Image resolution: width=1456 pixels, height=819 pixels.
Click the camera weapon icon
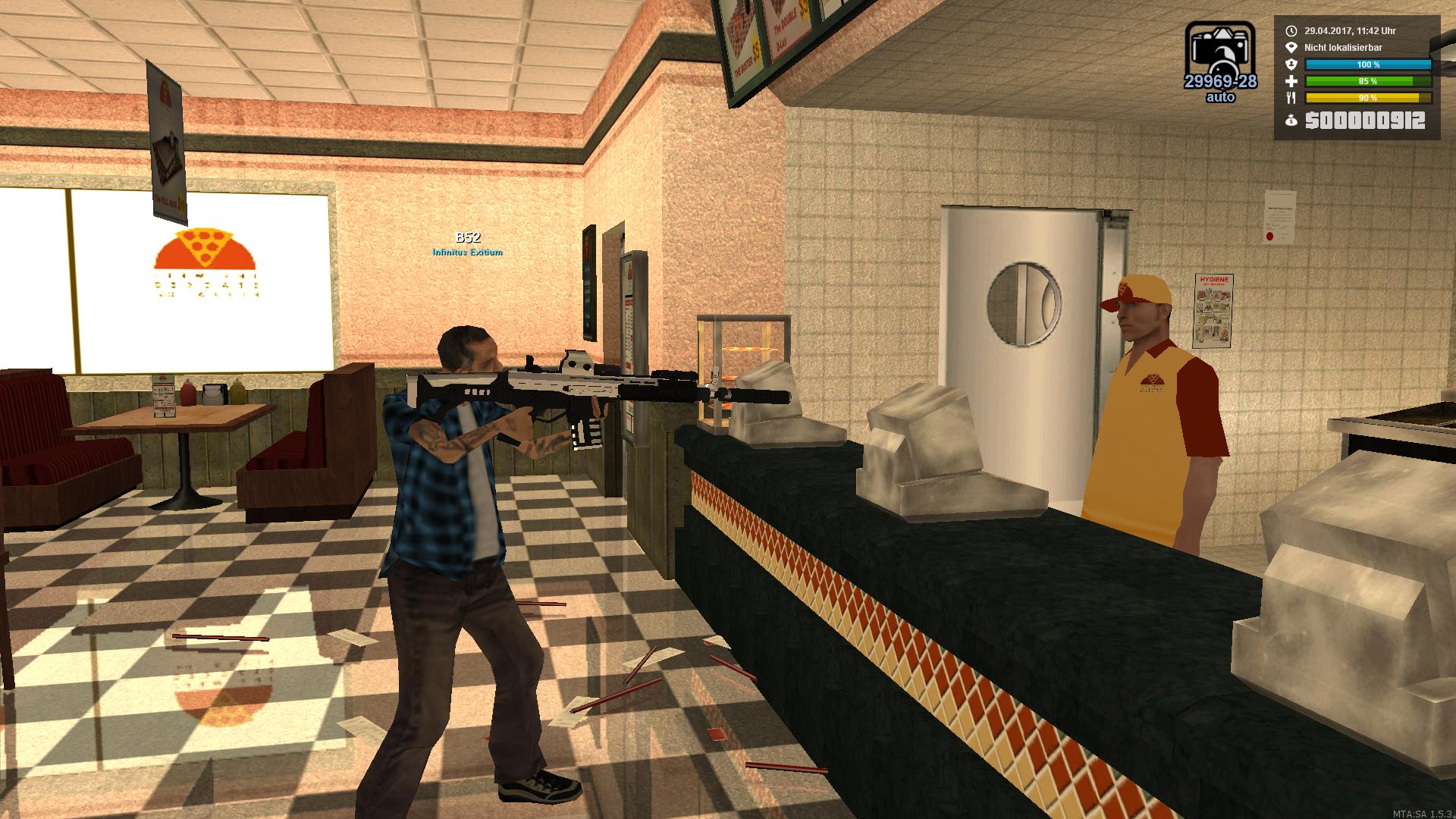coord(1219,49)
